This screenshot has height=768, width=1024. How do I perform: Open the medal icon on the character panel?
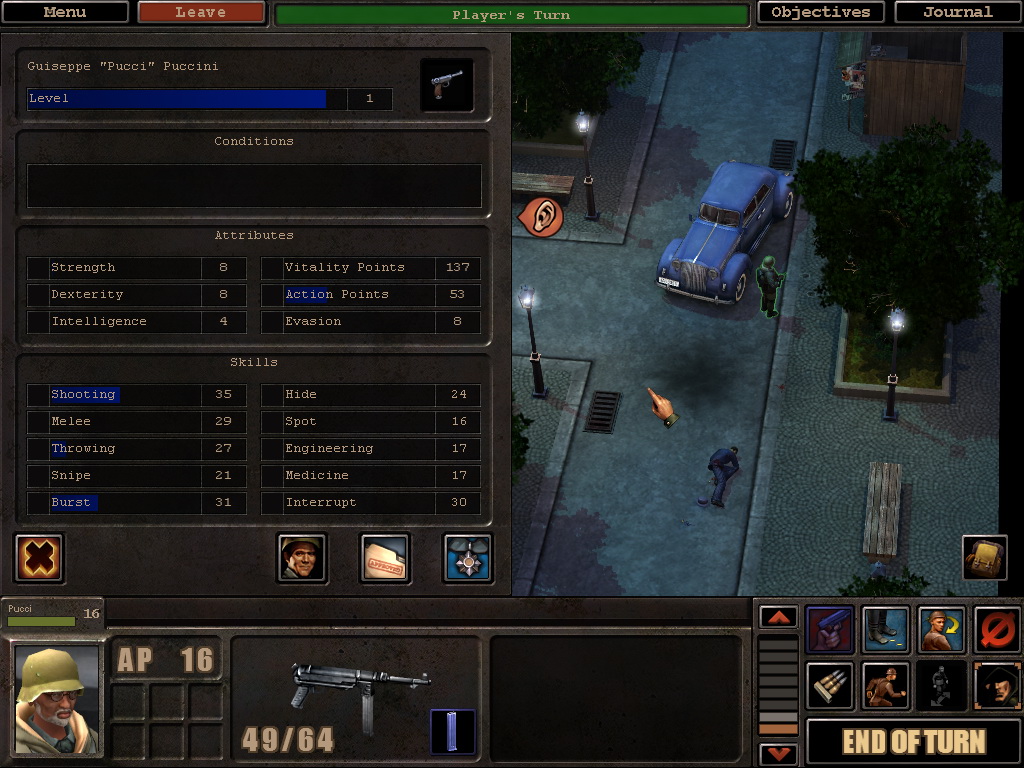[468, 558]
